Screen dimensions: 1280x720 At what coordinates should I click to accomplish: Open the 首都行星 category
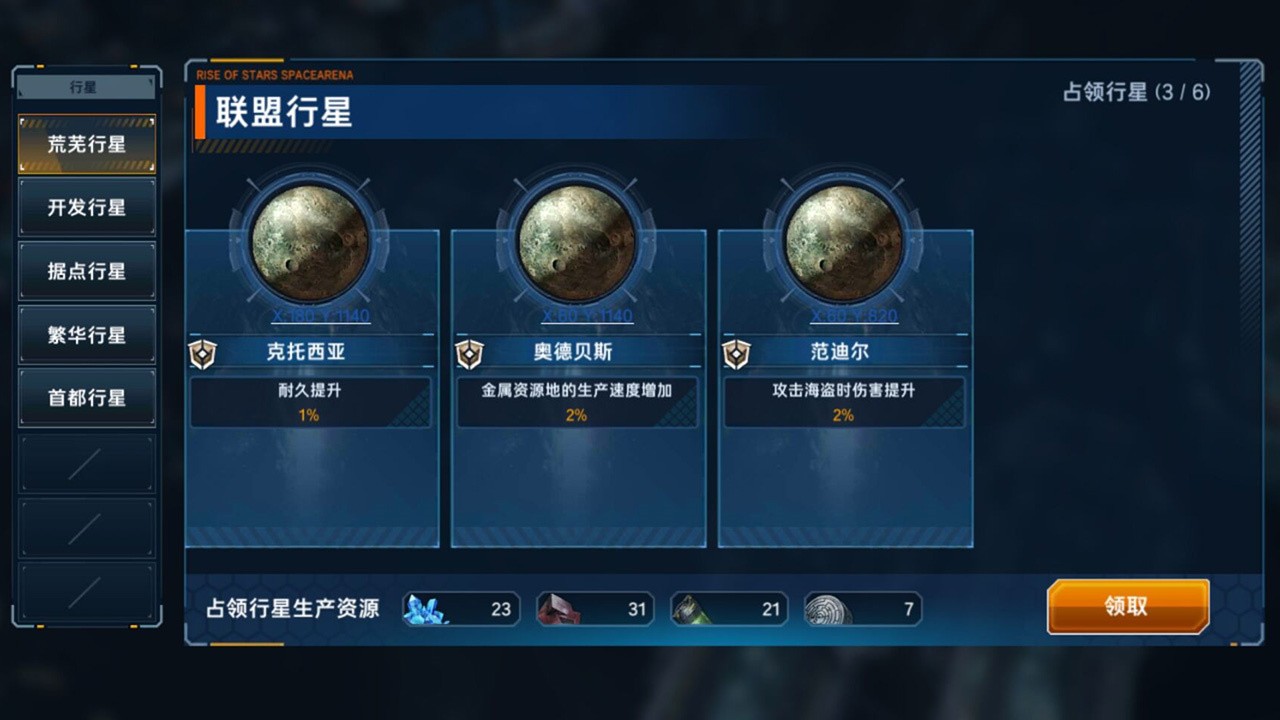[x=86, y=396]
